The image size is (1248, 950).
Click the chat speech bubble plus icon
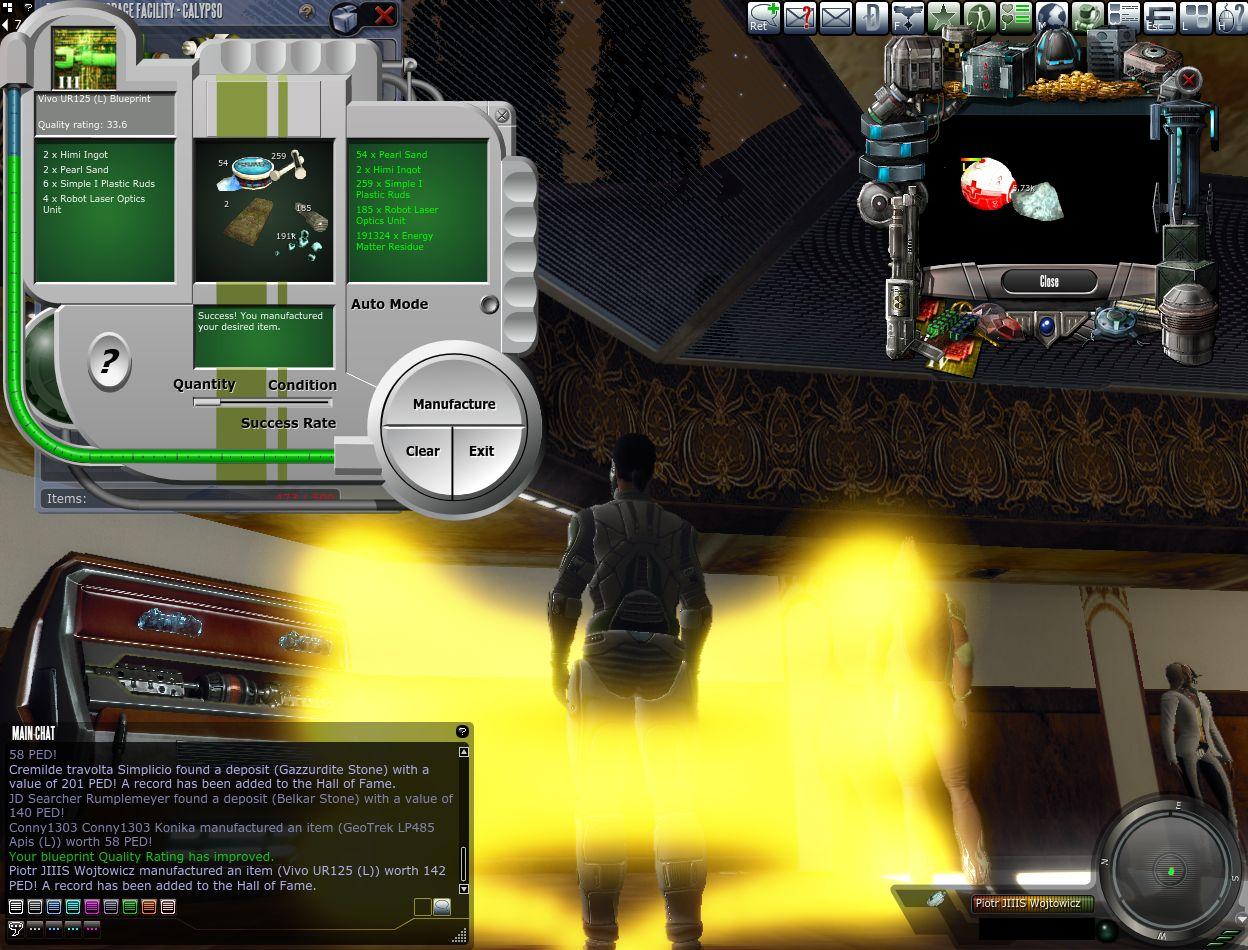pyautogui.click(x=764, y=17)
